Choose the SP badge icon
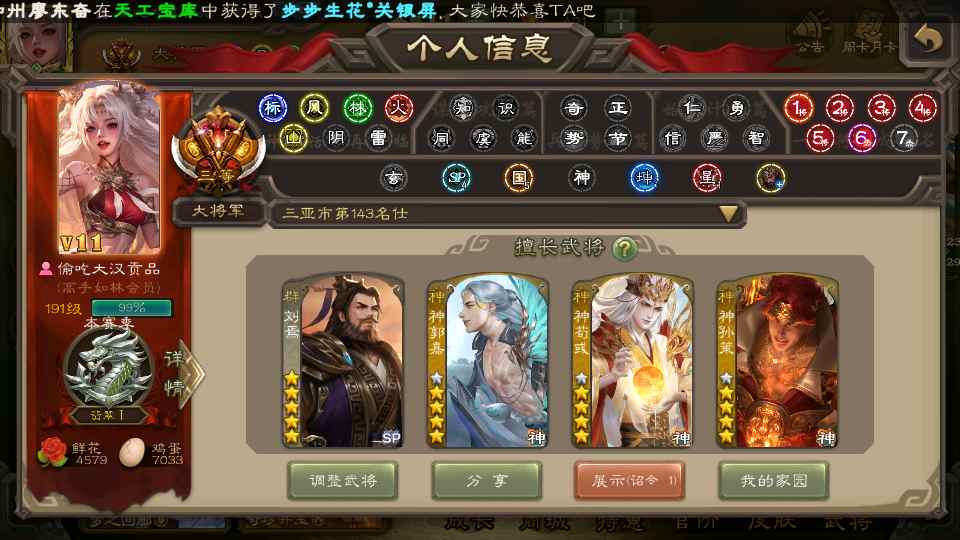The height and width of the screenshot is (540, 960). [456, 178]
